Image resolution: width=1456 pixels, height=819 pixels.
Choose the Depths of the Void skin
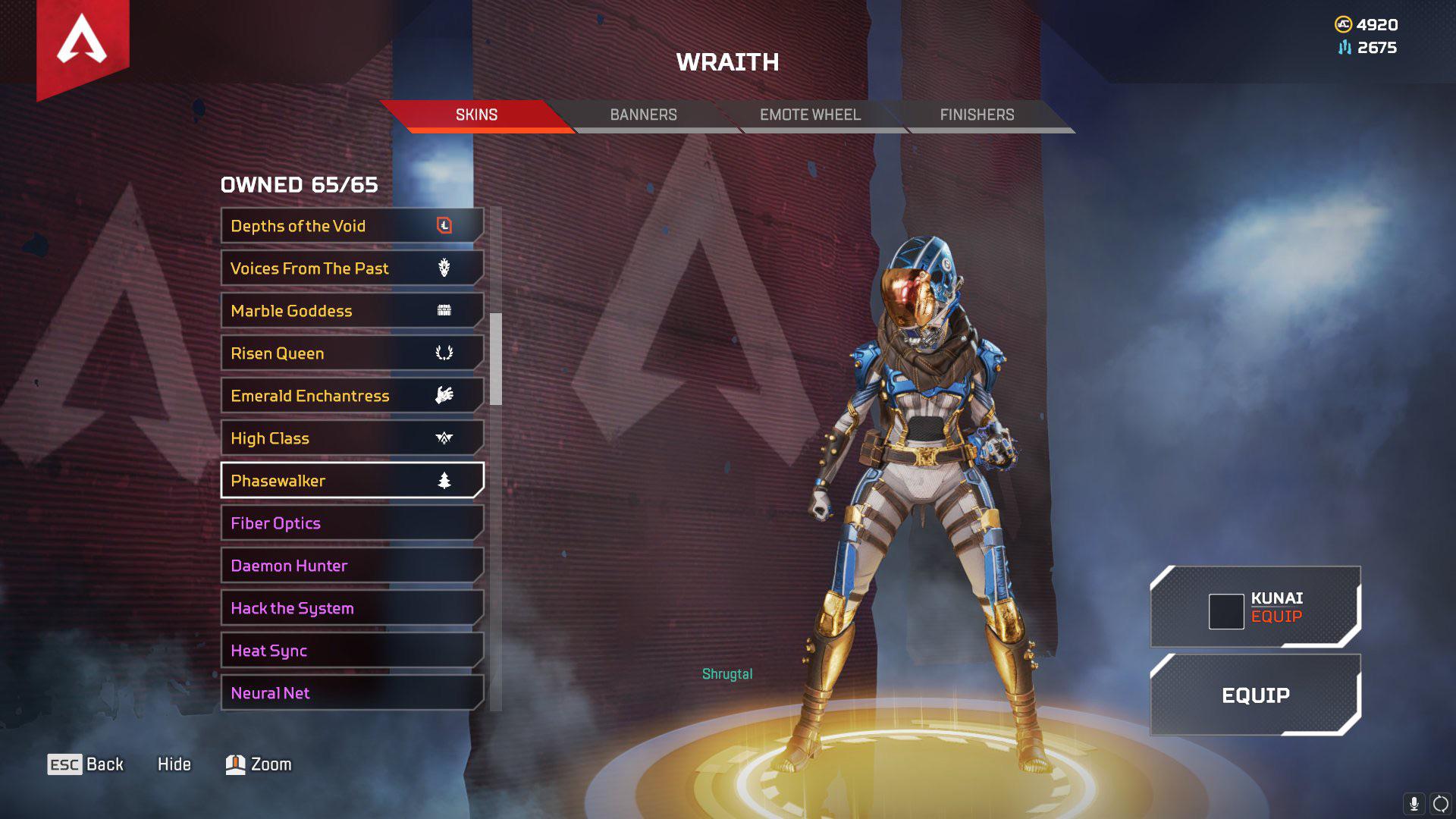click(352, 226)
